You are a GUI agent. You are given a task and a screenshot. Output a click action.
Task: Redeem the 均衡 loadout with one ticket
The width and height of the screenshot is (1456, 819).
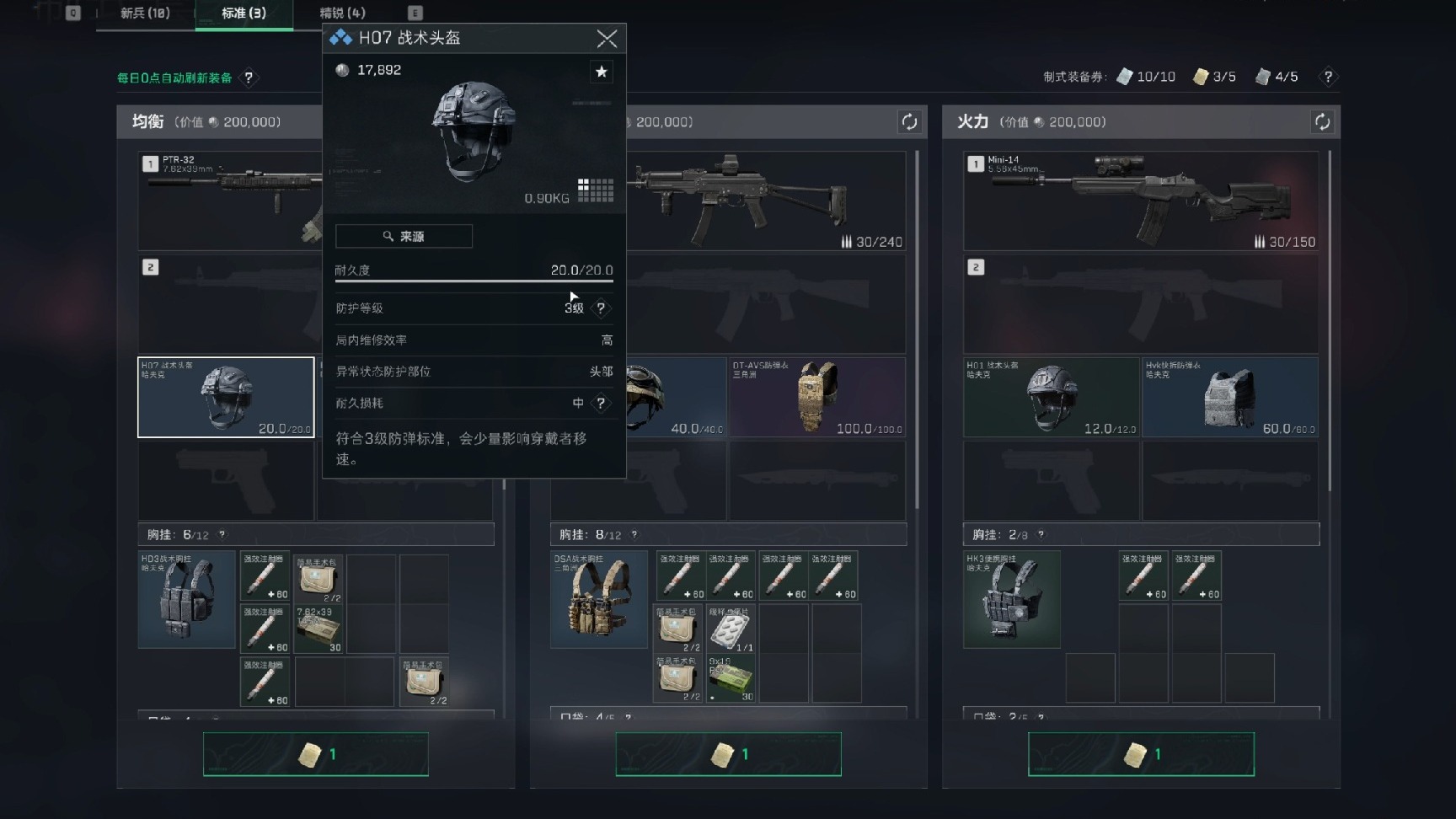pos(315,754)
